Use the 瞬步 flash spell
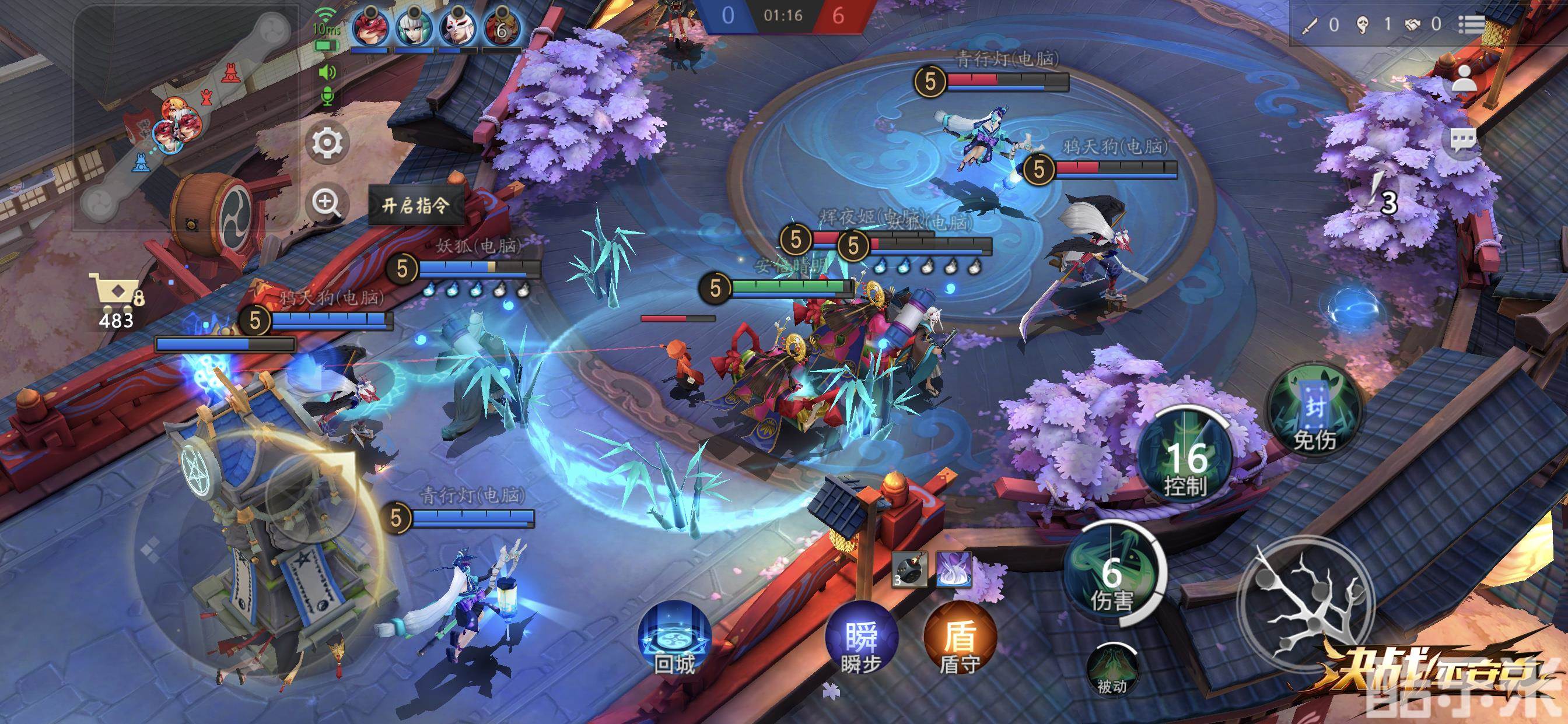1568x724 pixels. (x=860, y=638)
